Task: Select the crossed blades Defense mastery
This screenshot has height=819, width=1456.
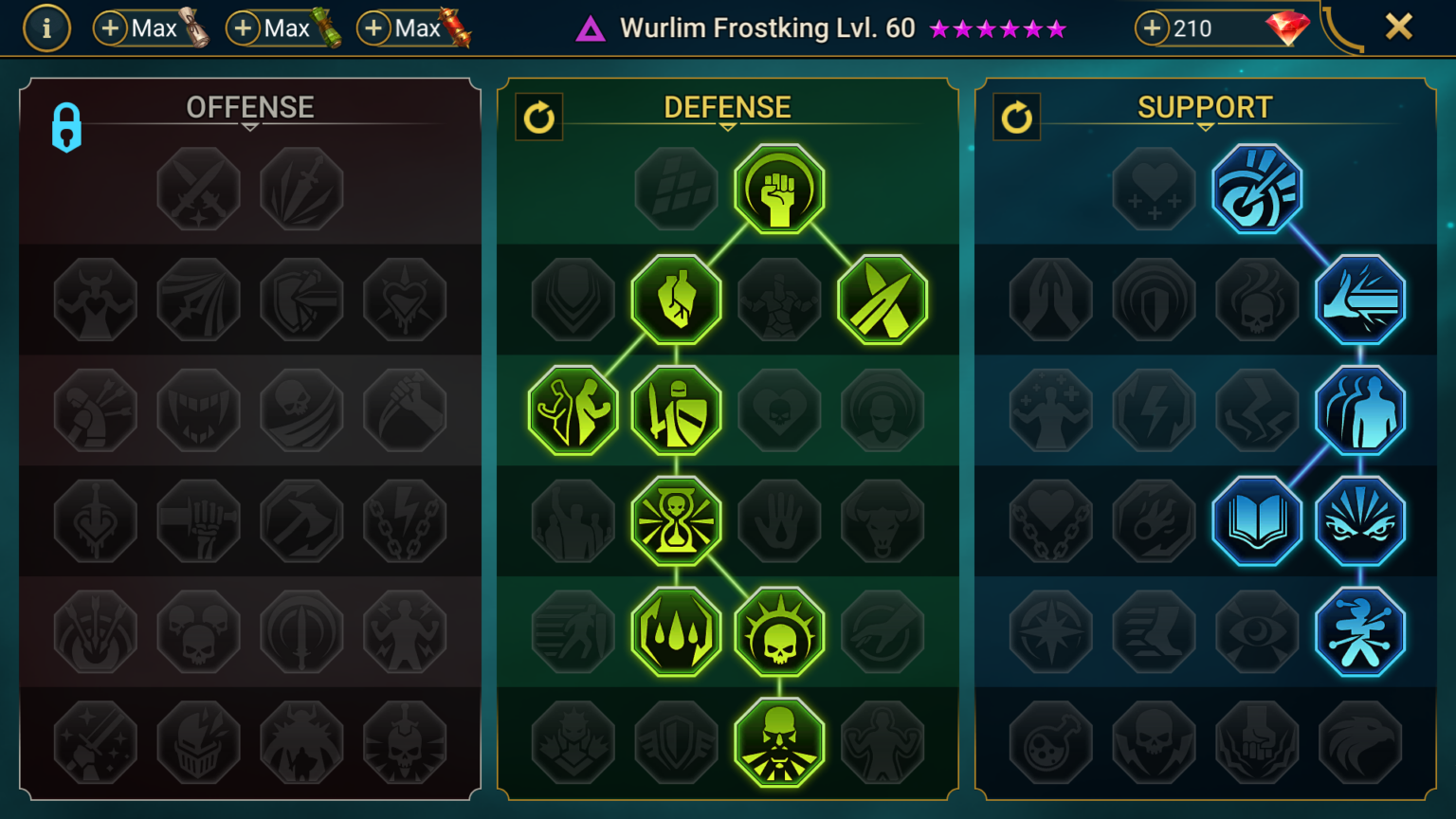Action: tap(883, 300)
